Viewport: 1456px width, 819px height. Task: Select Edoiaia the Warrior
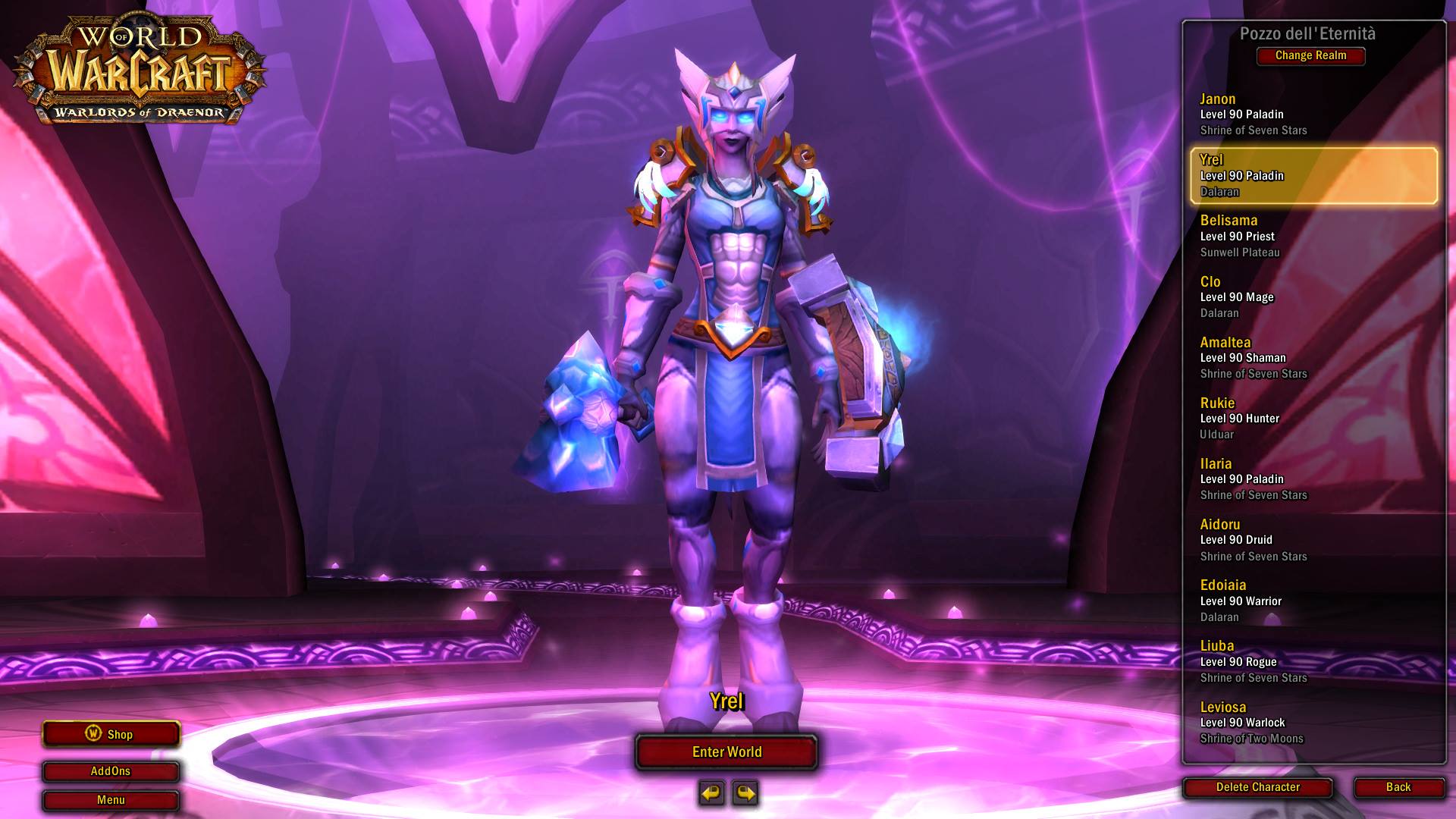click(1312, 600)
